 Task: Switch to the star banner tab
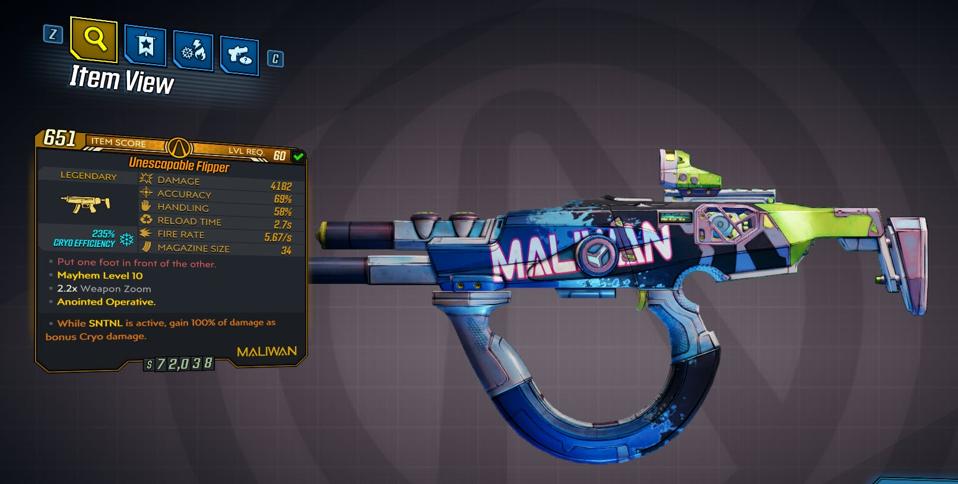pos(146,46)
